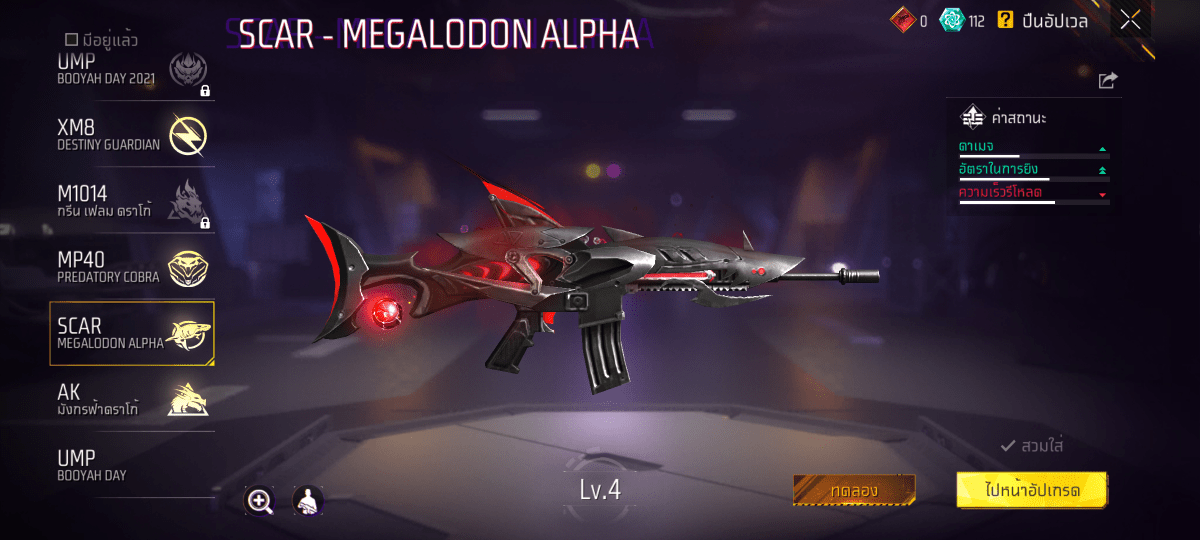This screenshot has height=540, width=1200.
Task: Close the evo gun screen
Action: pyautogui.click(x=1130, y=20)
